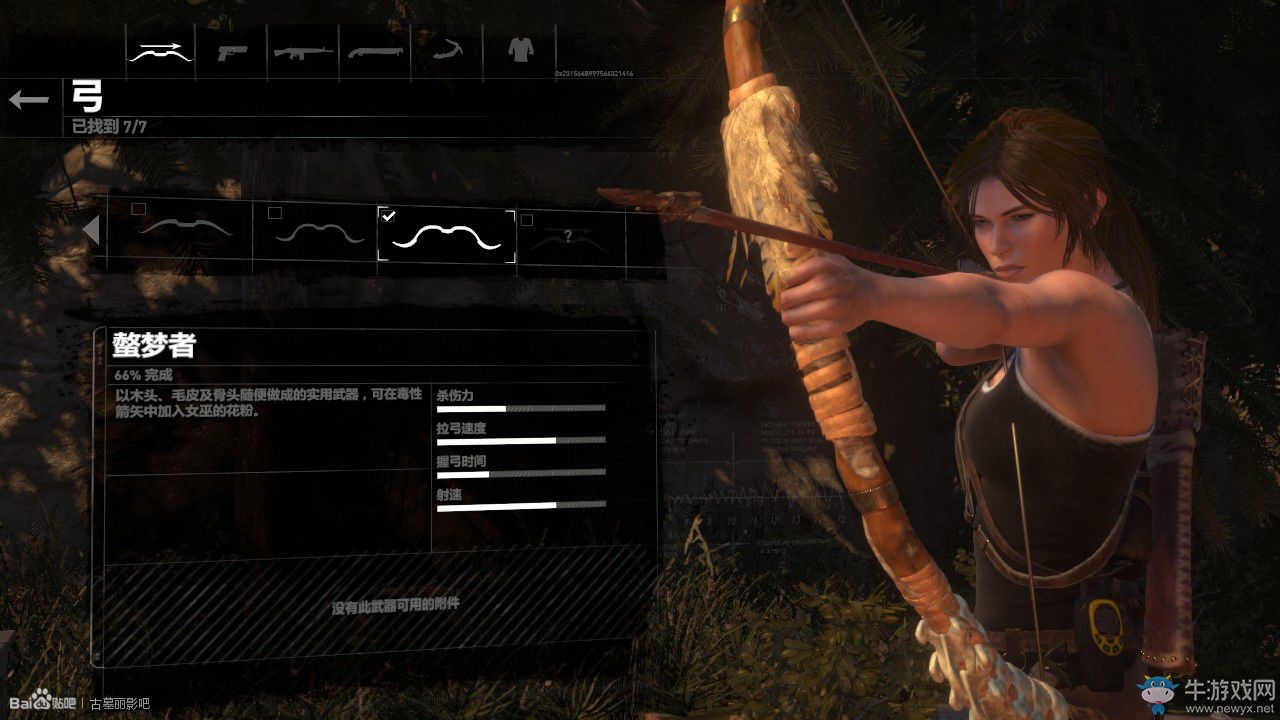Open the outfit shirt tab
Viewport: 1280px width, 720px height.
click(518, 48)
